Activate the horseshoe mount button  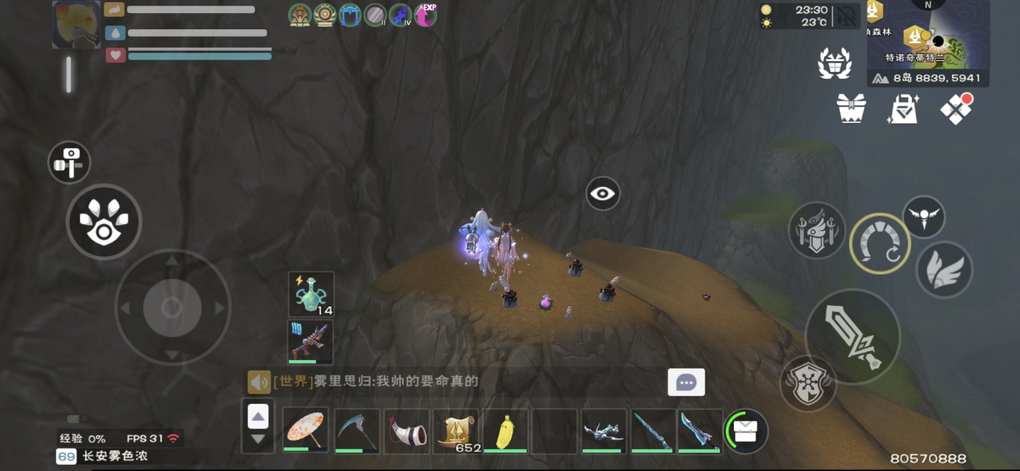[x=880, y=243]
